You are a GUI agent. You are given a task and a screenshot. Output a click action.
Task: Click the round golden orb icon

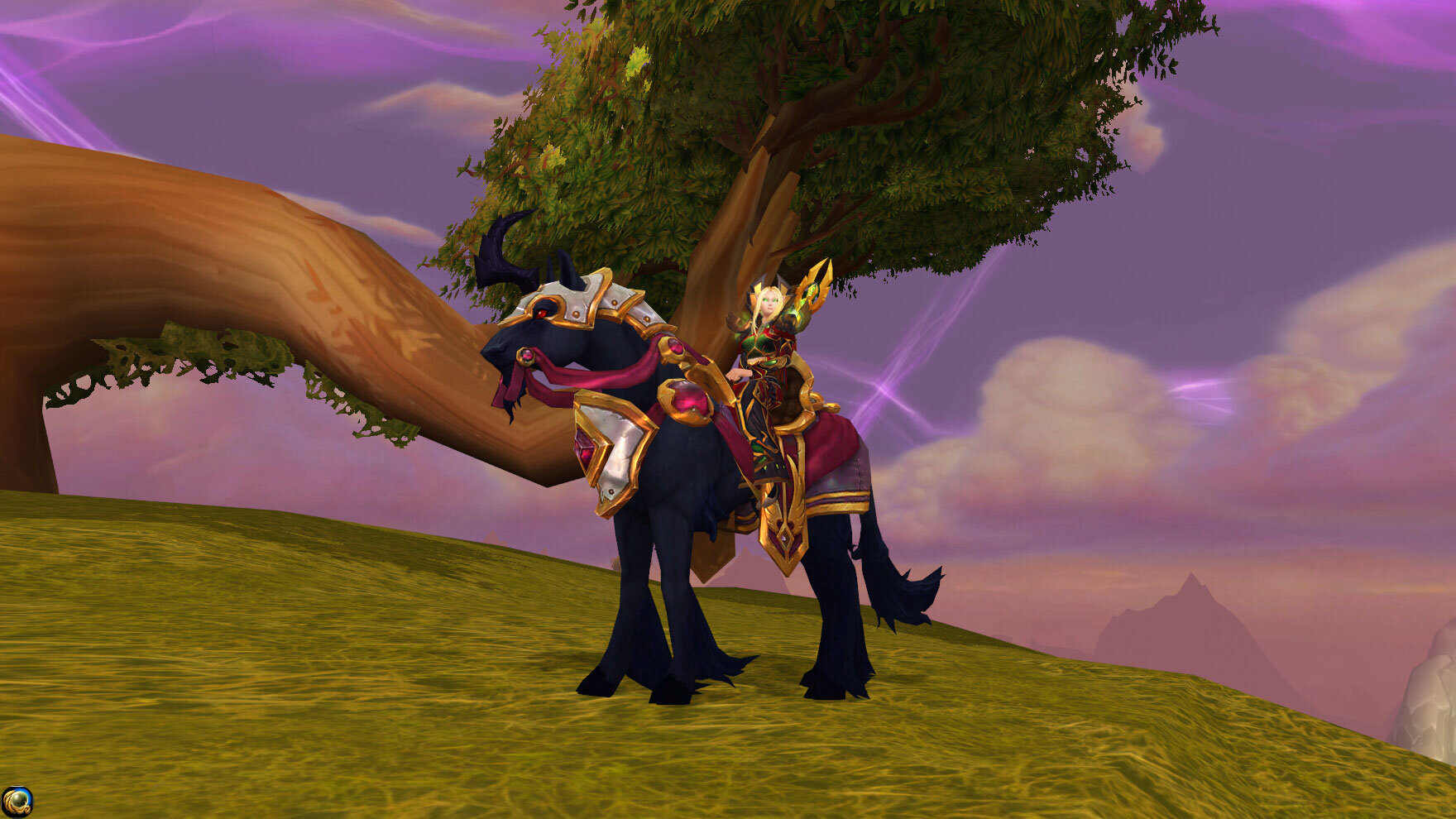pyautogui.click(x=17, y=802)
